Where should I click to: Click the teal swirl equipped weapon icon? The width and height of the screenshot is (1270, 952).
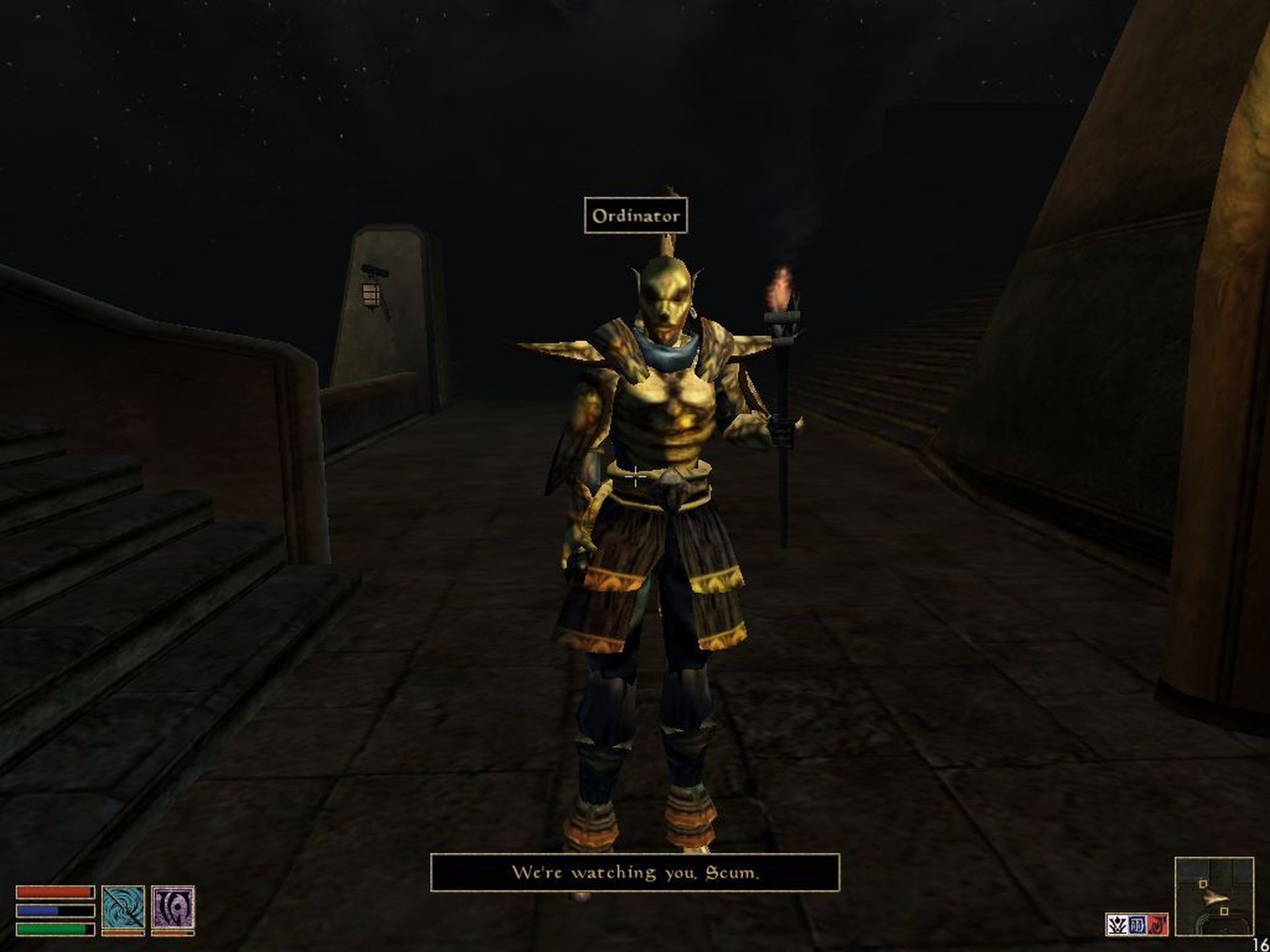[123, 907]
